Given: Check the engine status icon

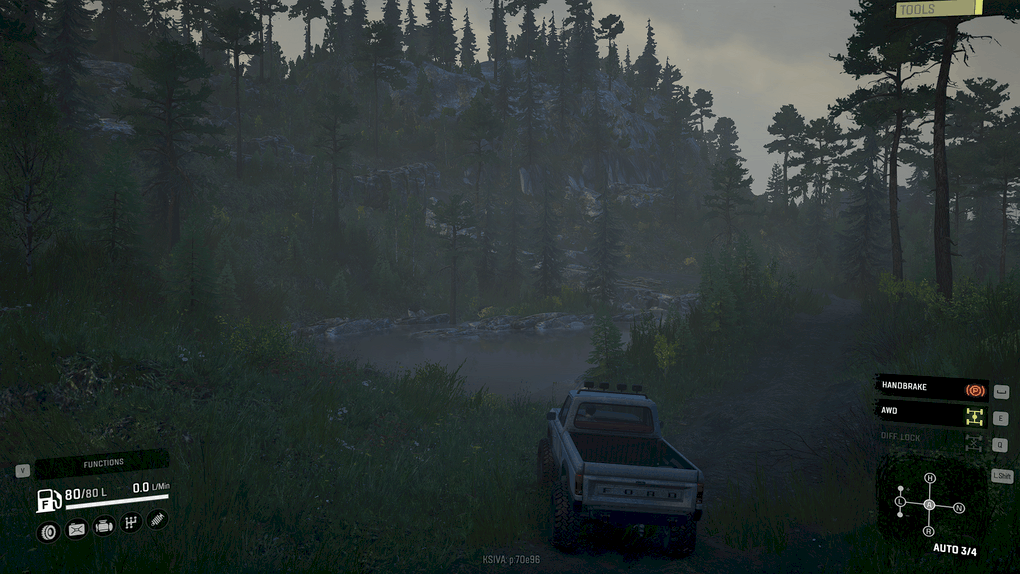Looking at the screenshot, I should tap(103, 526).
